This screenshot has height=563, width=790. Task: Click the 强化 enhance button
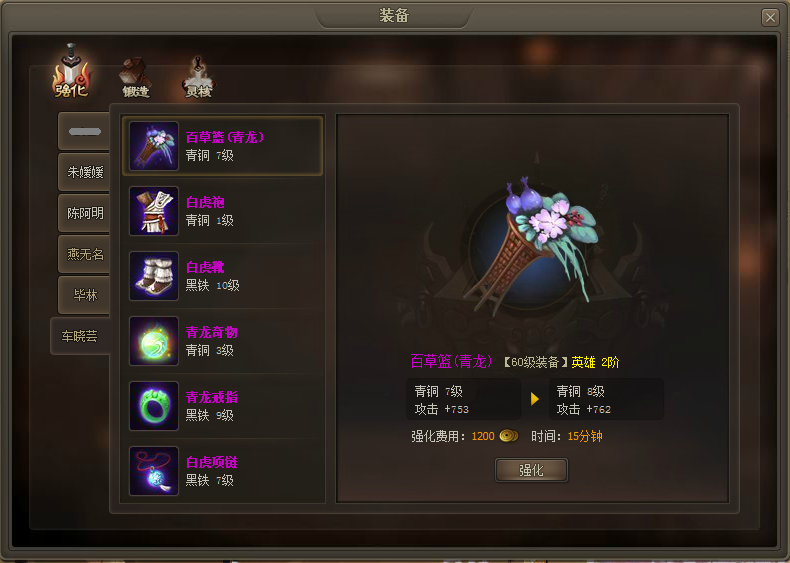[531, 470]
